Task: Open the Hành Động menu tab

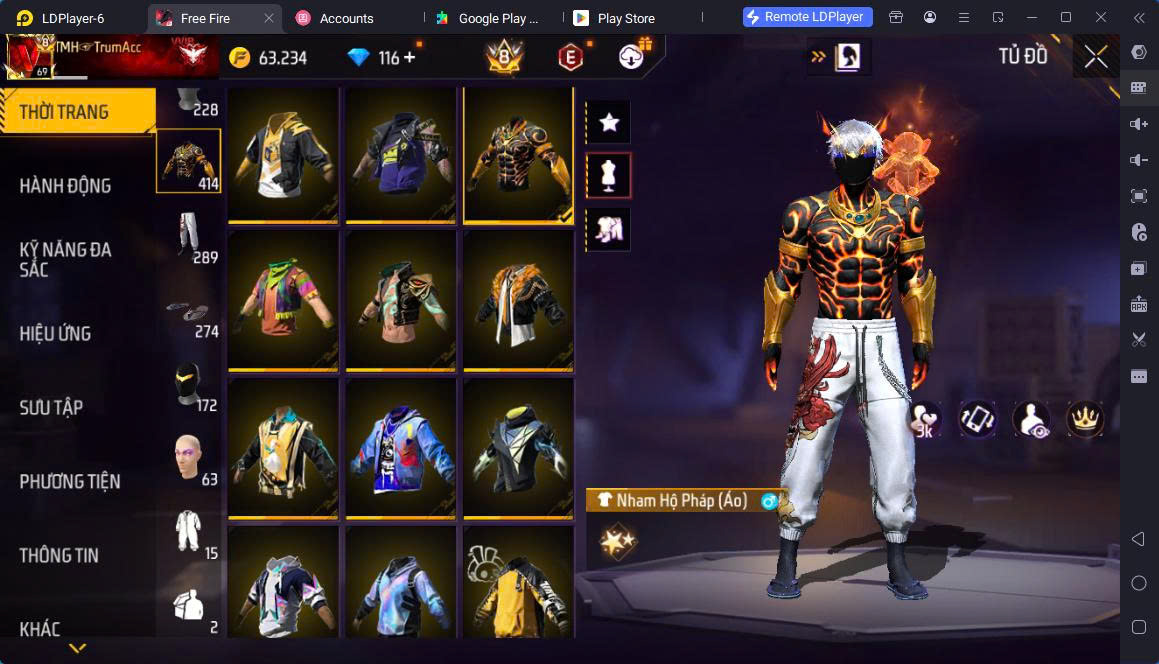Action: click(66, 185)
